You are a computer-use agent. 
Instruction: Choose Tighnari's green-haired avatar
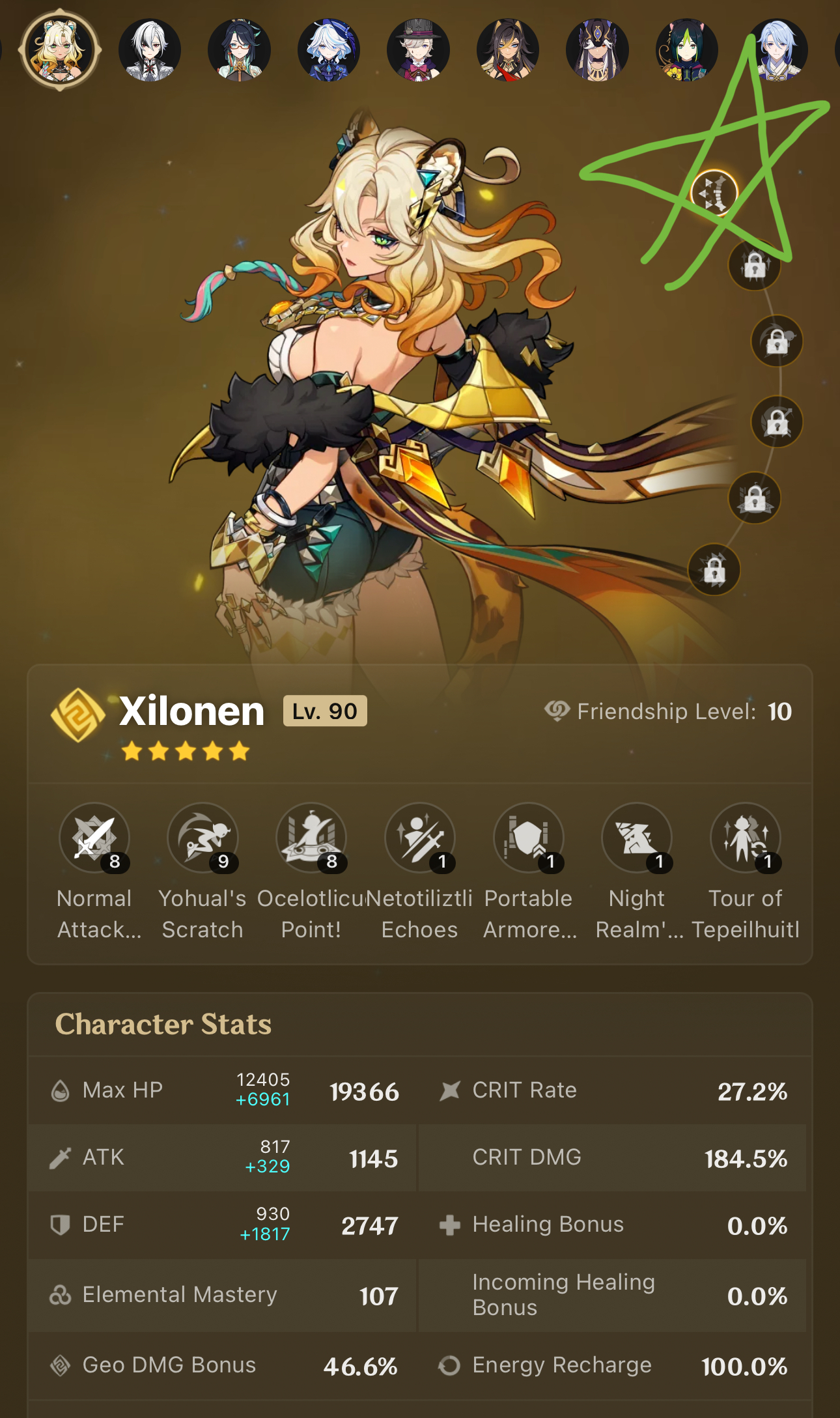click(687, 50)
